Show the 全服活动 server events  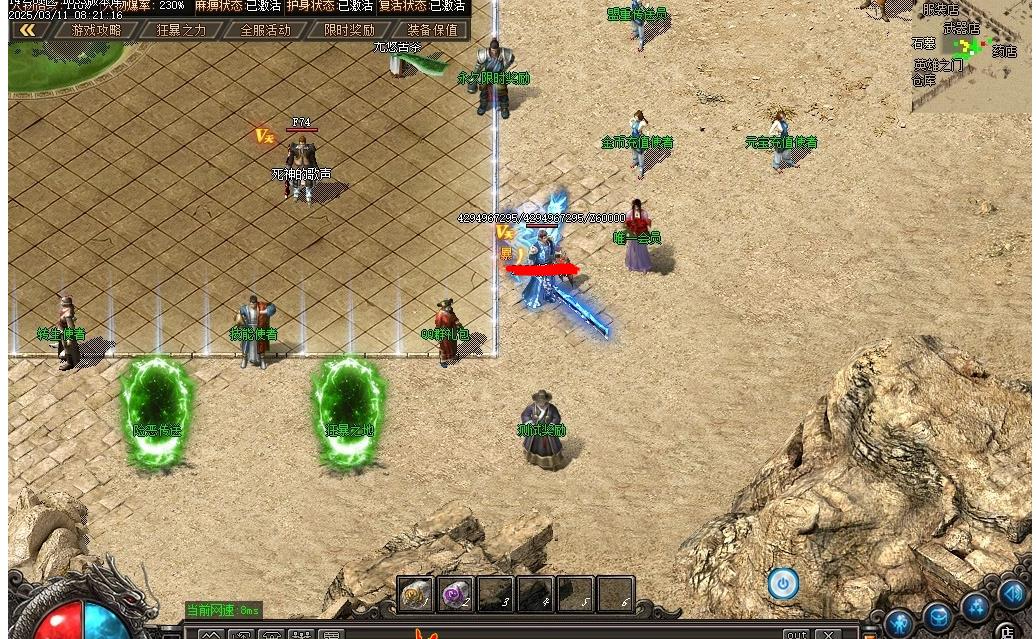265,30
